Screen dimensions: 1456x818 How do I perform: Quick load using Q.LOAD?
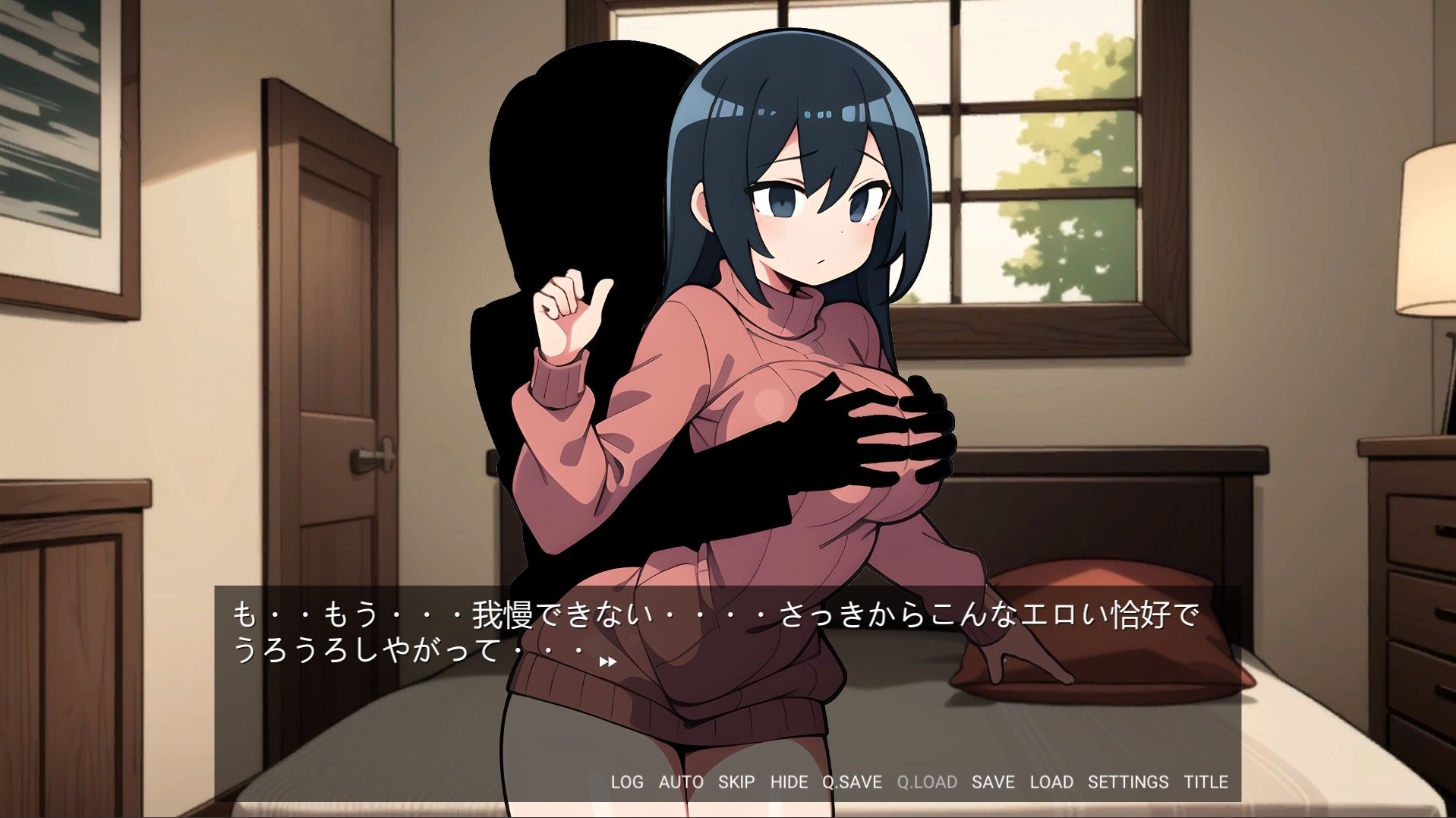pyautogui.click(x=926, y=782)
